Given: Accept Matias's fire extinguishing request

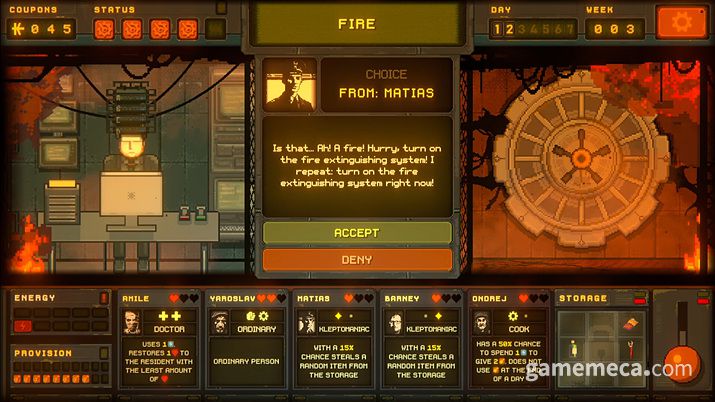Looking at the screenshot, I should [x=357, y=233].
